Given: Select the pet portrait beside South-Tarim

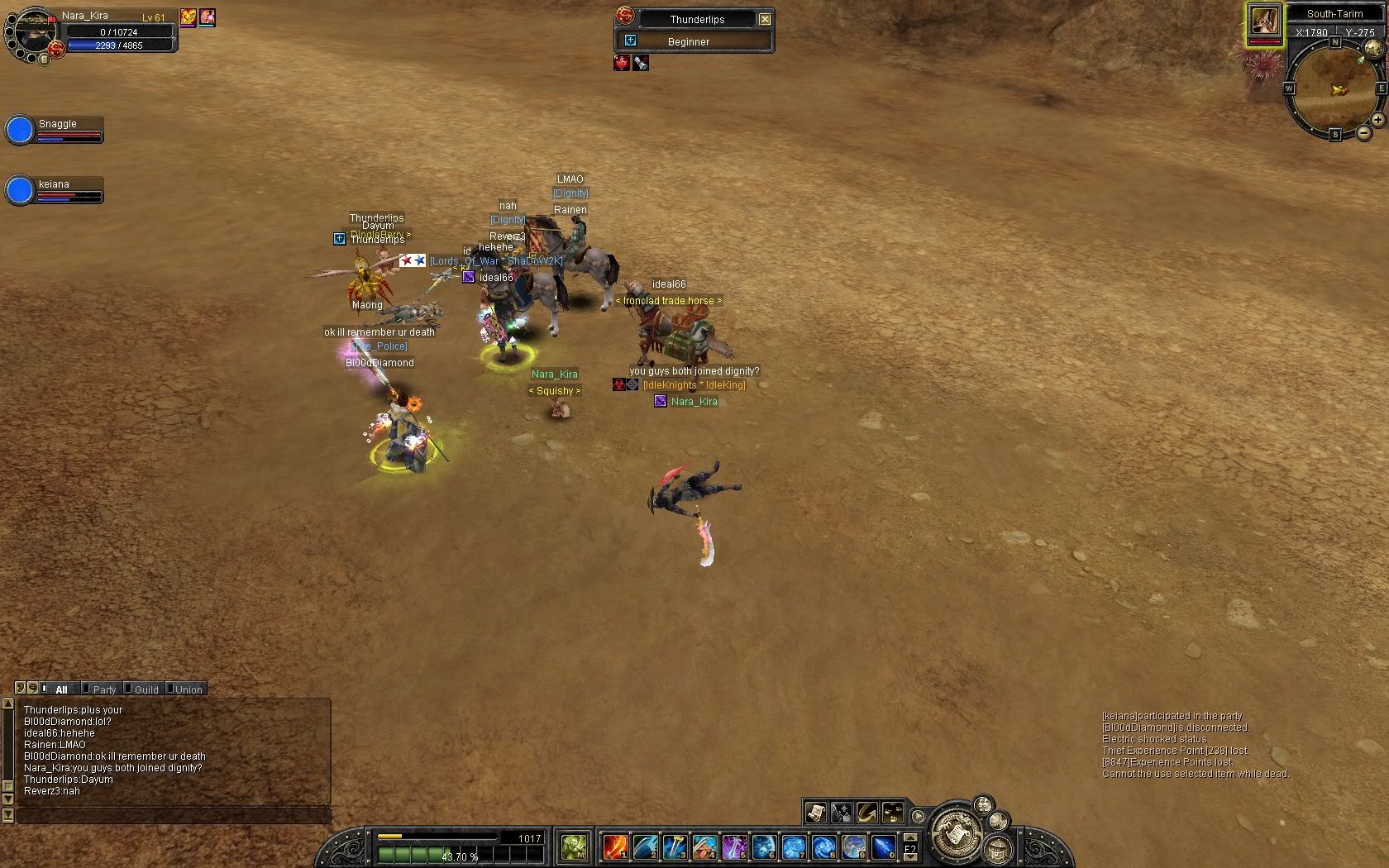Looking at the screenshot, I should [1265, 21].
